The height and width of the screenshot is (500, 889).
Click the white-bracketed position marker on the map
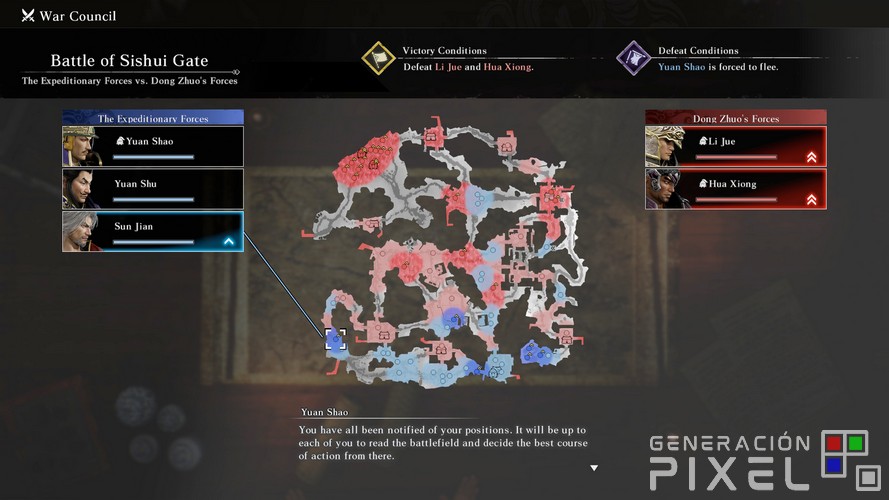click(x=335, y=339)
